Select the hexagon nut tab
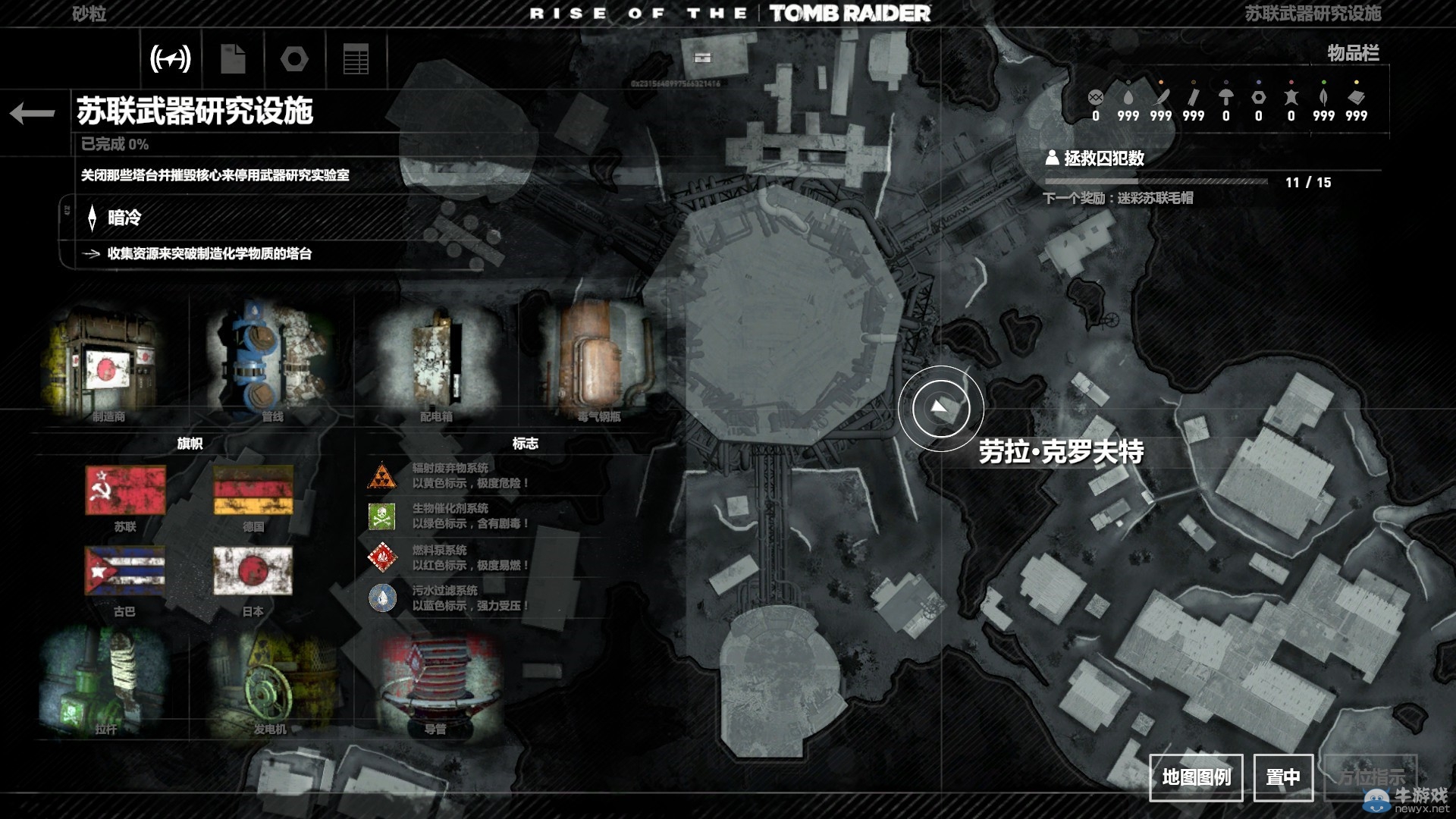 point(294,58)
